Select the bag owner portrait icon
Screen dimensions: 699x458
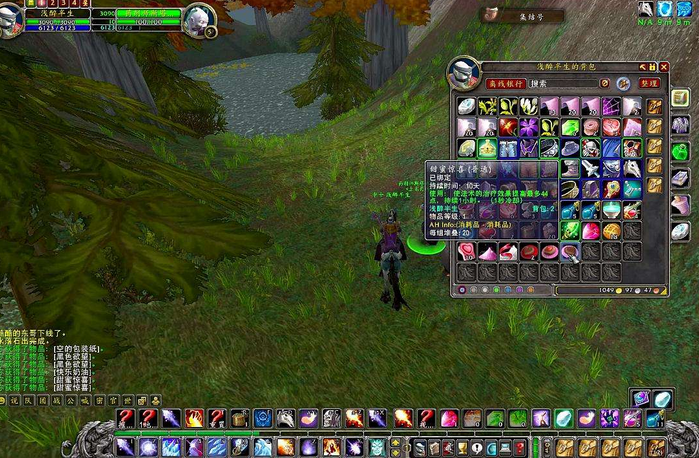(464, 72)
